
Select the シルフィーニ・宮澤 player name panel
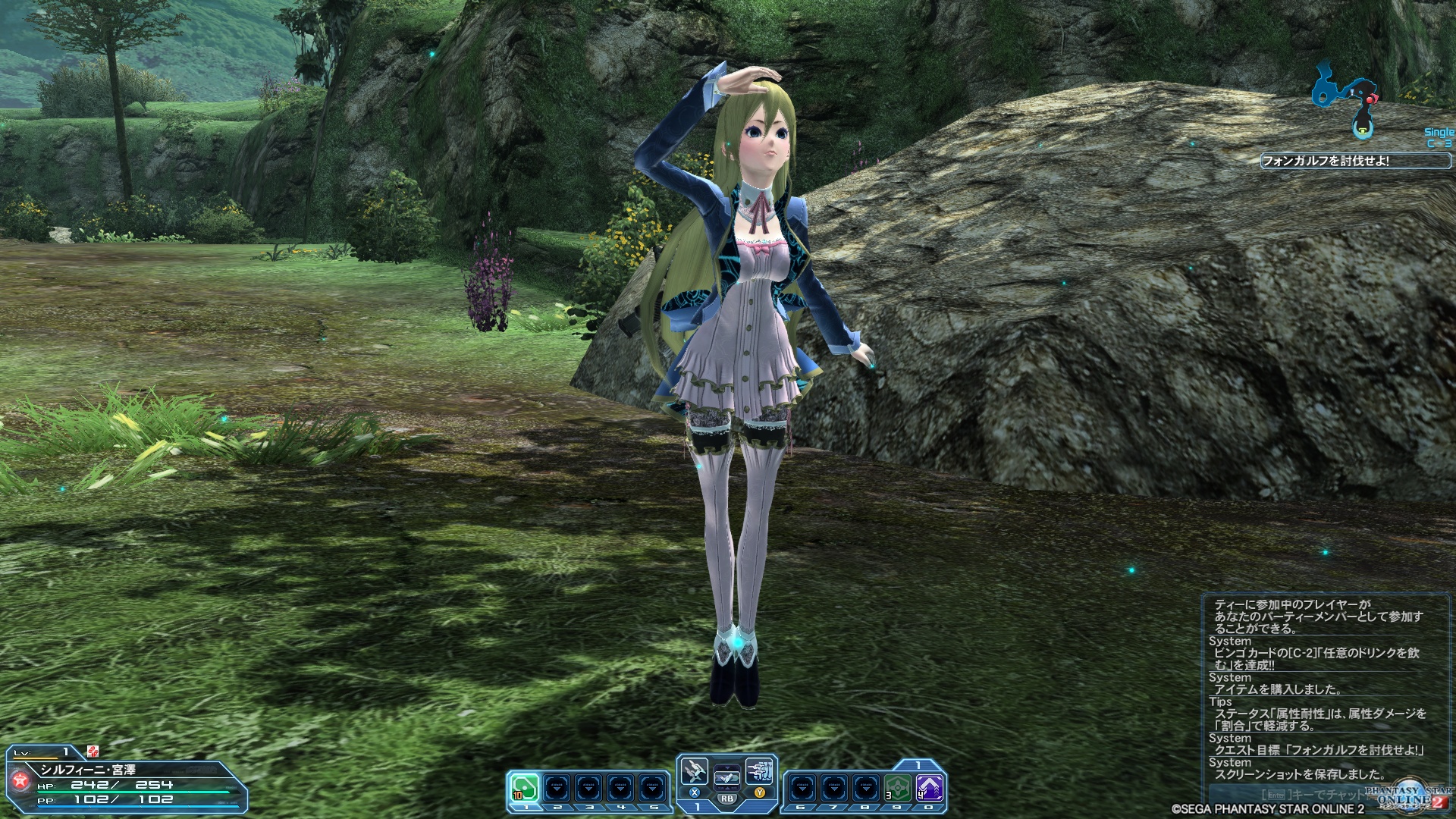89,770
